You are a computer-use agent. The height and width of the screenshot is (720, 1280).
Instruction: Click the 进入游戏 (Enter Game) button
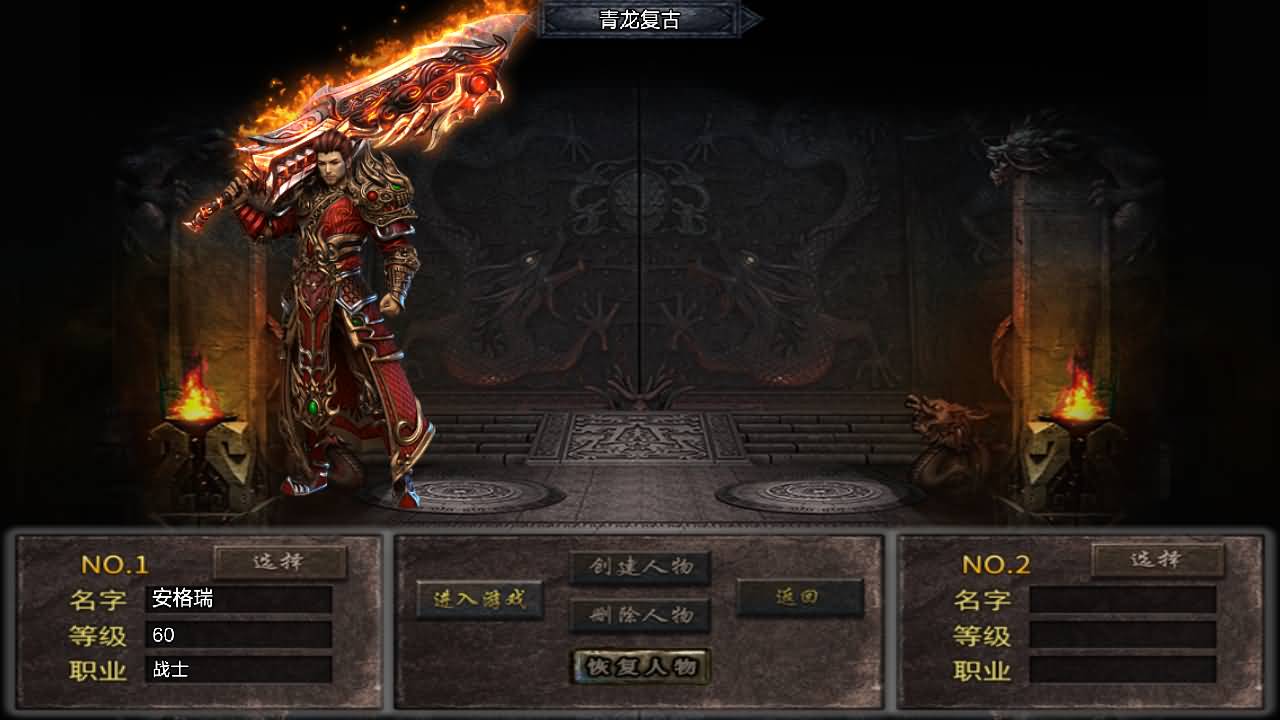482,600
